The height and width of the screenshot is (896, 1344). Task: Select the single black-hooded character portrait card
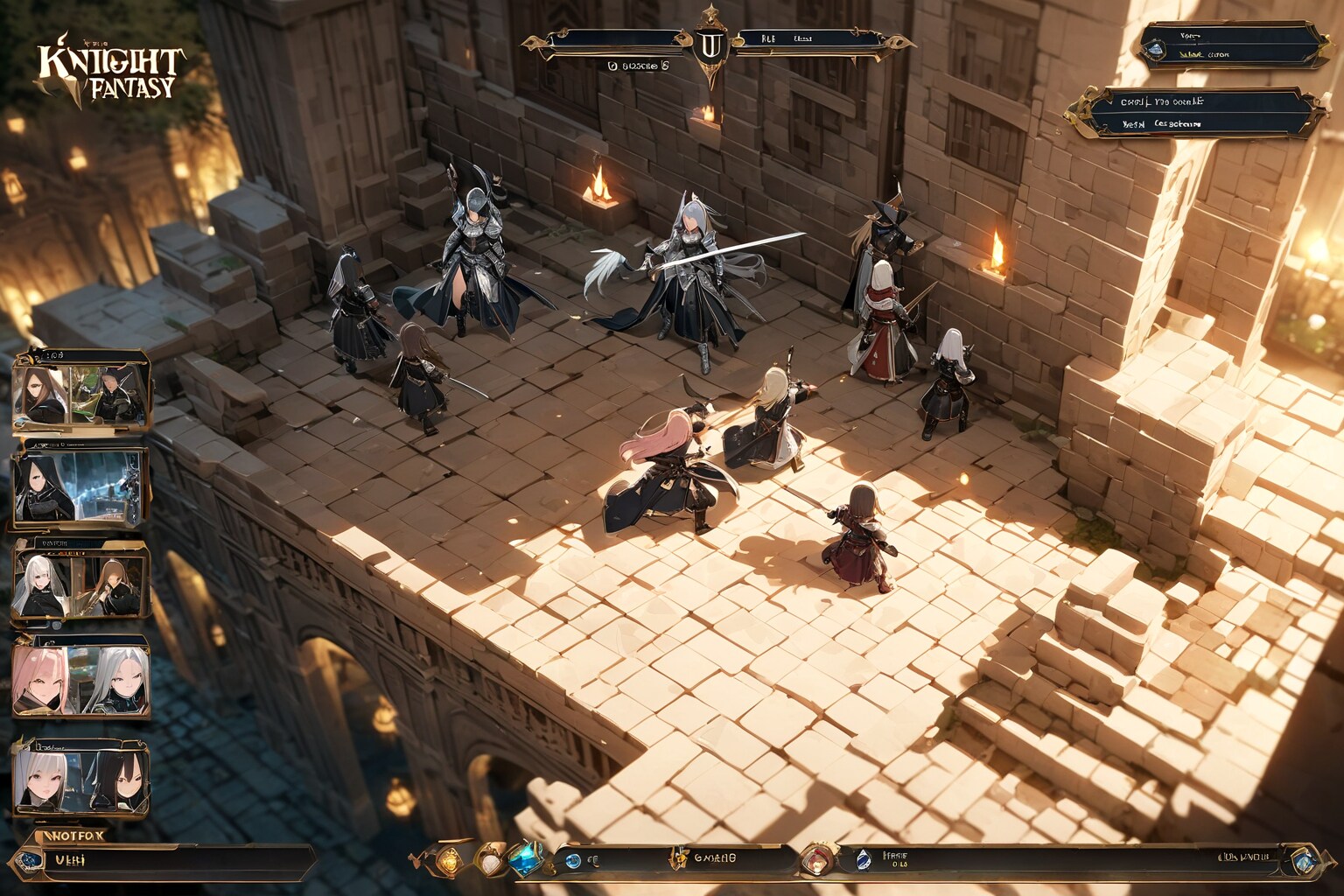(x=79, y=488)
